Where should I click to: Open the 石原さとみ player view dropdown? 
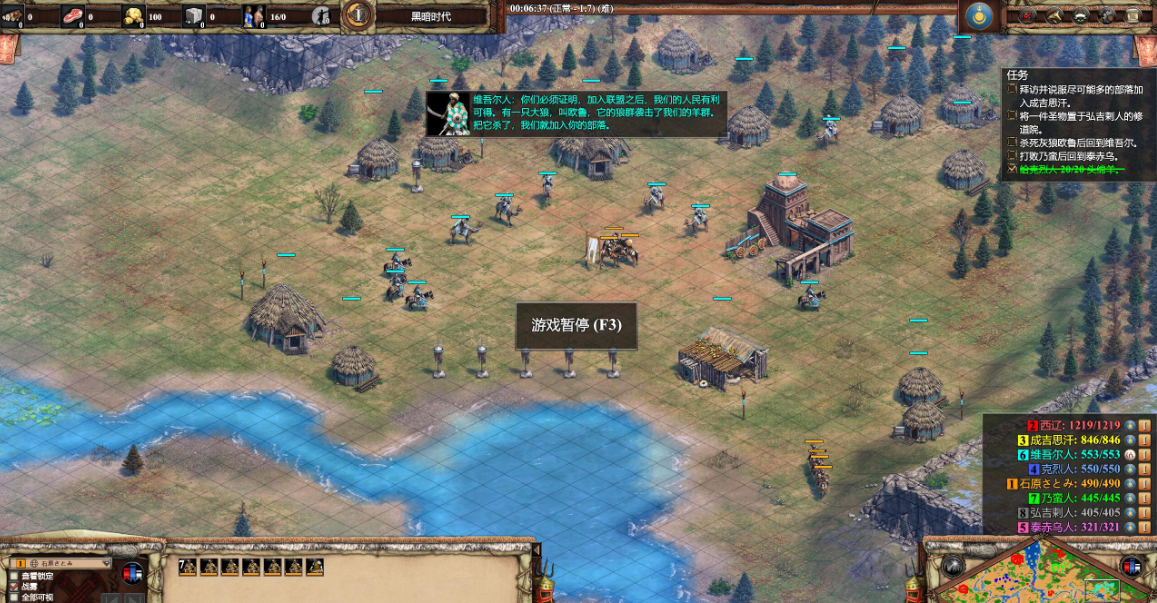pyautogui.click(x=61, y=564)
